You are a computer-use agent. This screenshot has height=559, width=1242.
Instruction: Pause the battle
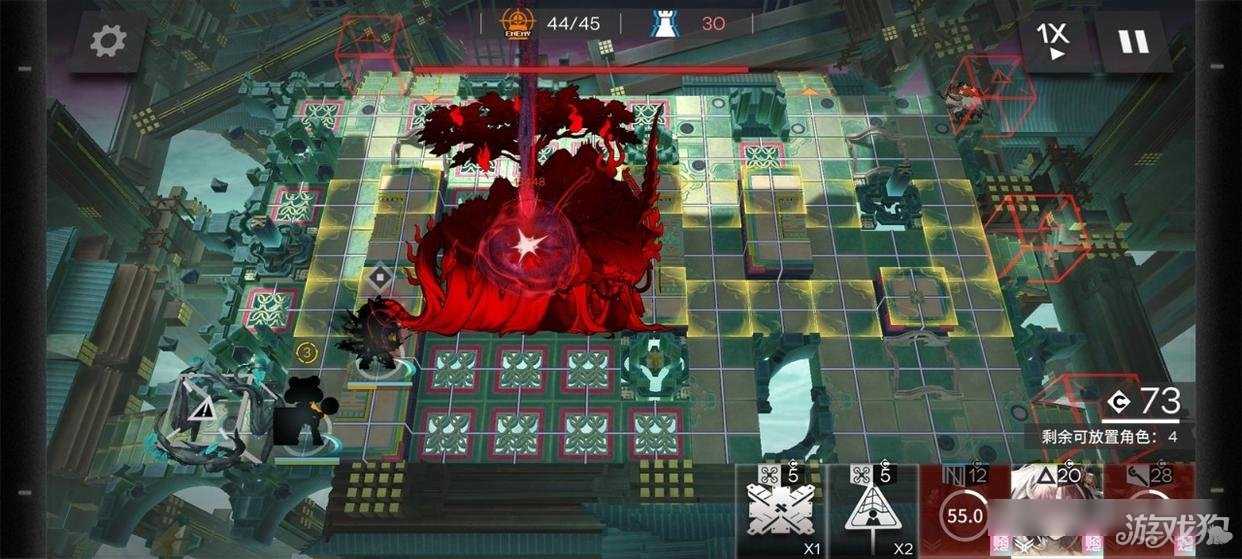point(1134,42)
